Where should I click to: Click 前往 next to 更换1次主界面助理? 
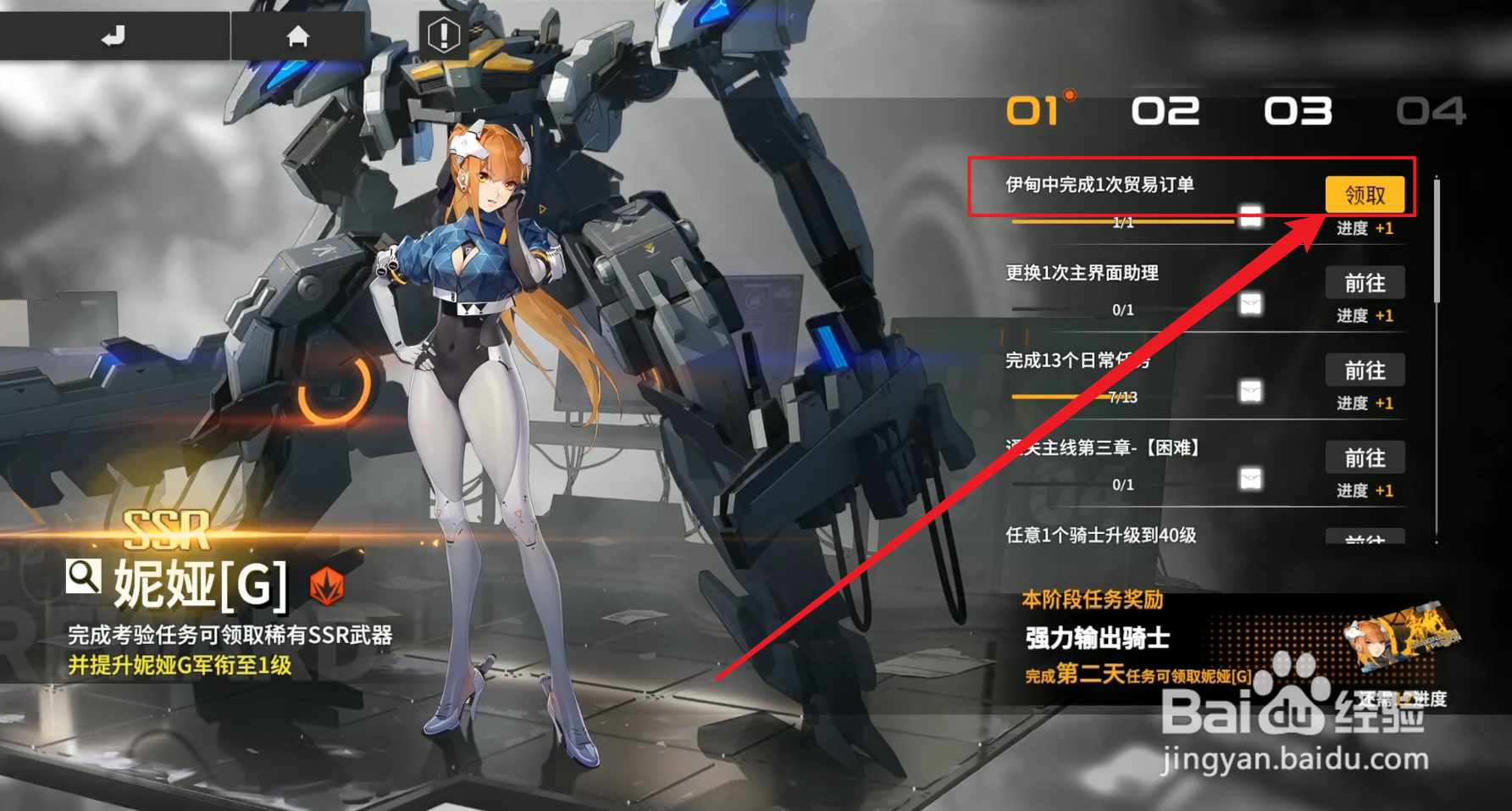pyautogui.click(x=1365, y=283)
